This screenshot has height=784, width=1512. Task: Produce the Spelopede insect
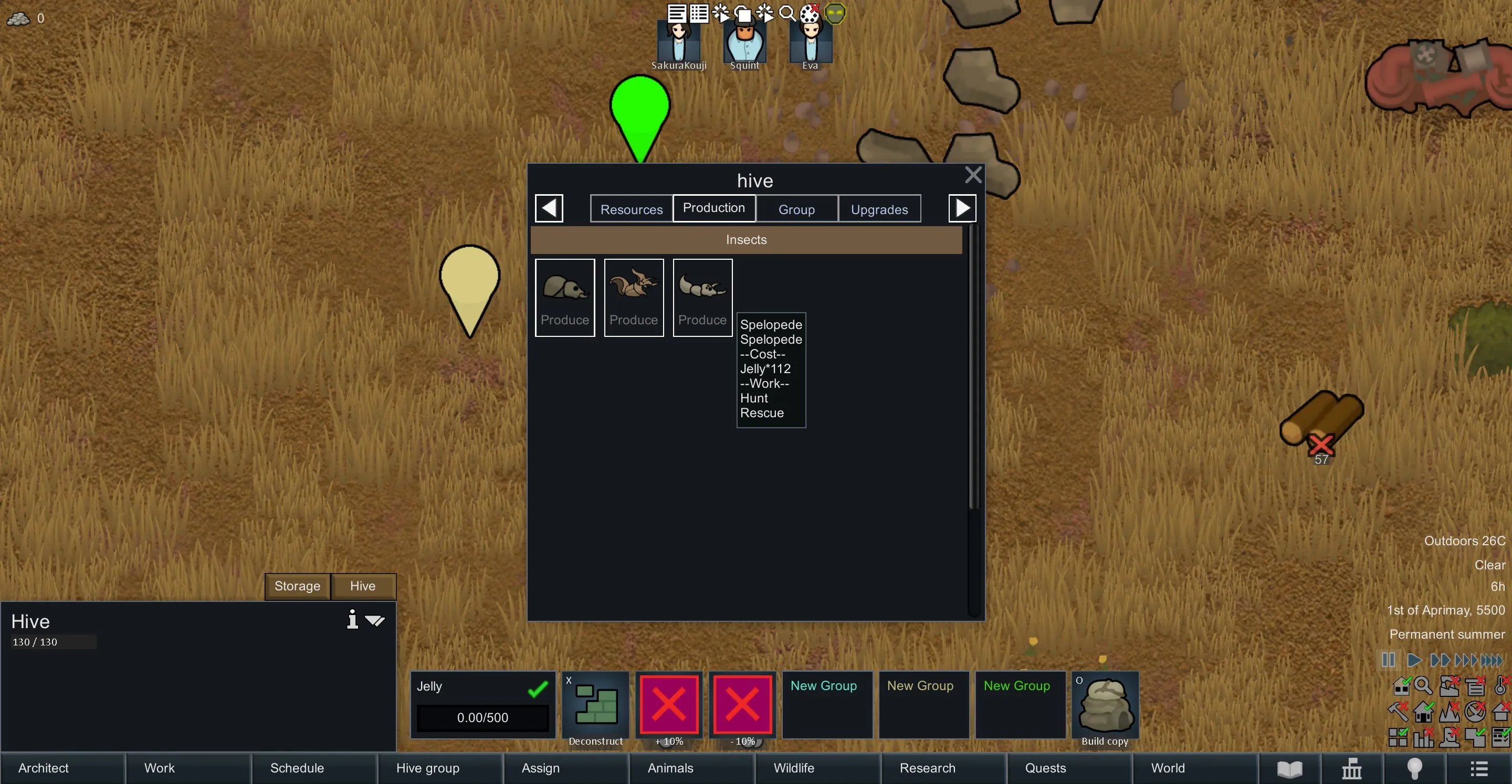pyautogui.click(x=702, y=298)
